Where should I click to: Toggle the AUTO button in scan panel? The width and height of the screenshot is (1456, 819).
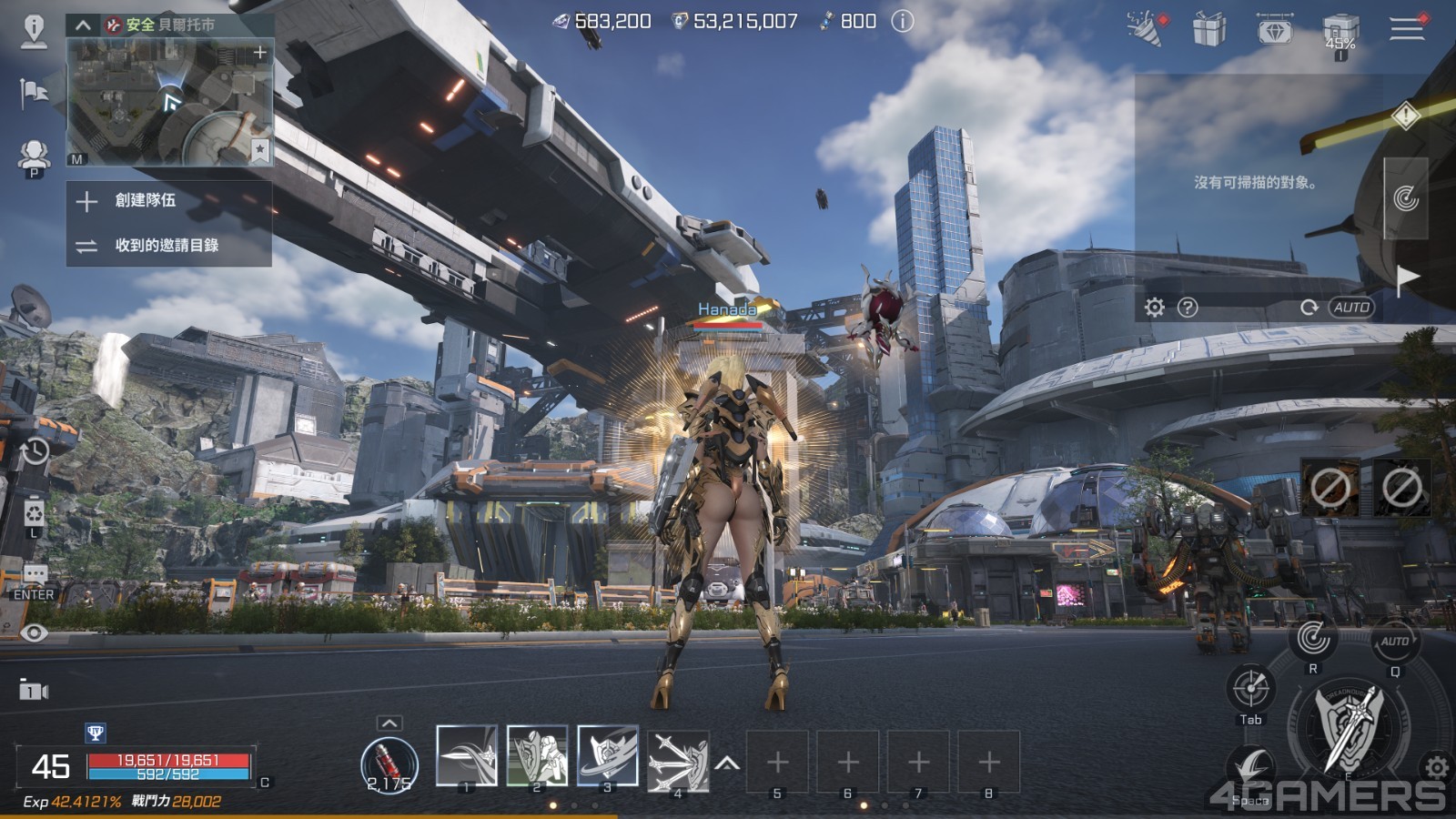tap(1351, 308)
